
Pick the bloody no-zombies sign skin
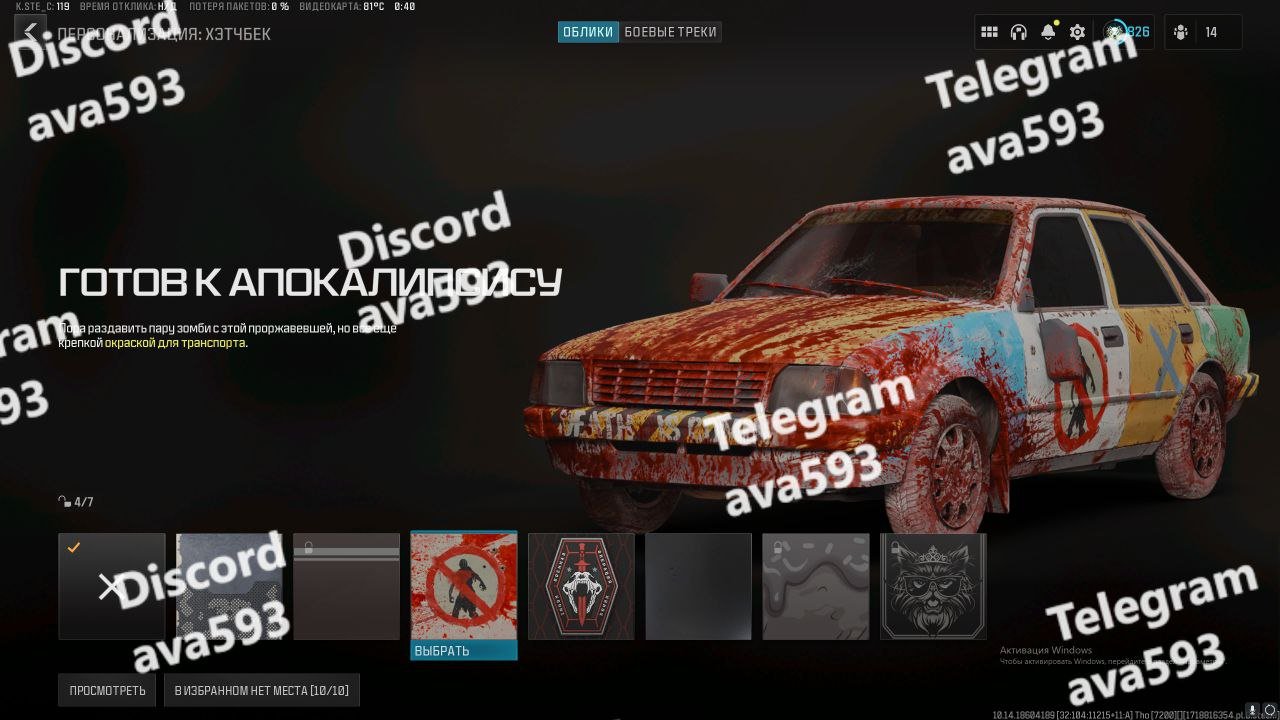point(464,586)
